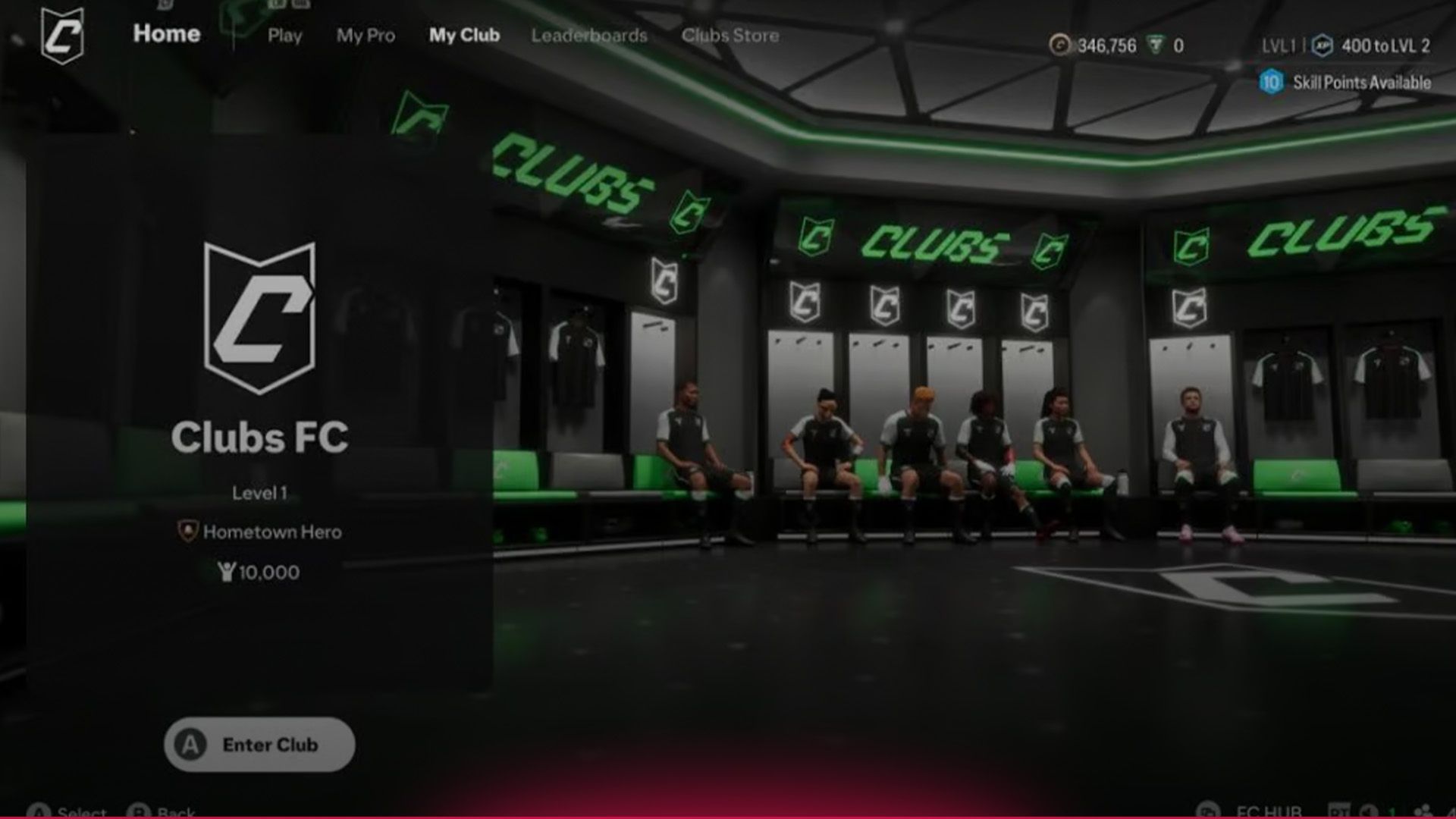Open the Clubs Store tab

click(x=730, y=35)
